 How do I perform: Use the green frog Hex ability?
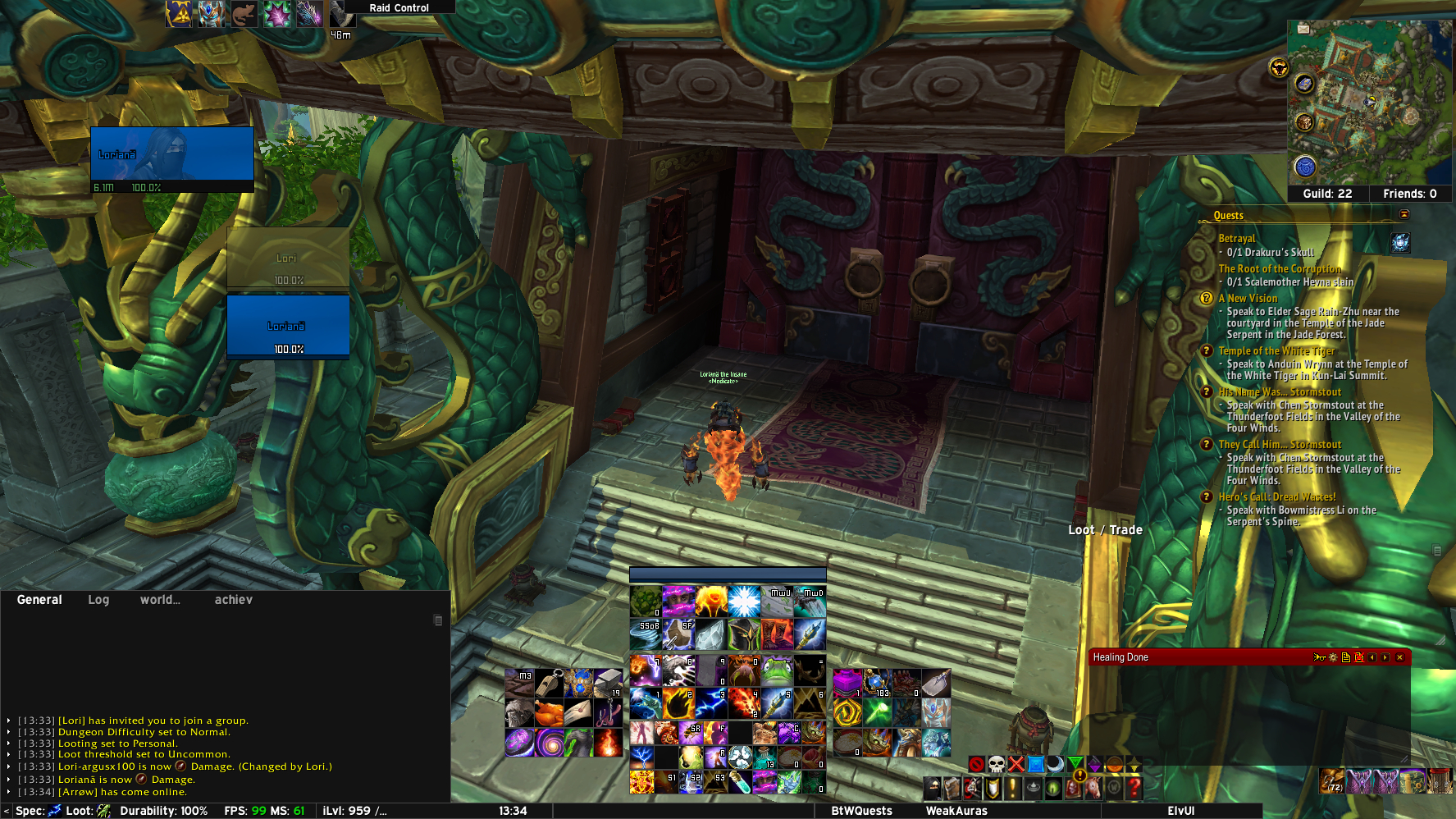point(777,670)
